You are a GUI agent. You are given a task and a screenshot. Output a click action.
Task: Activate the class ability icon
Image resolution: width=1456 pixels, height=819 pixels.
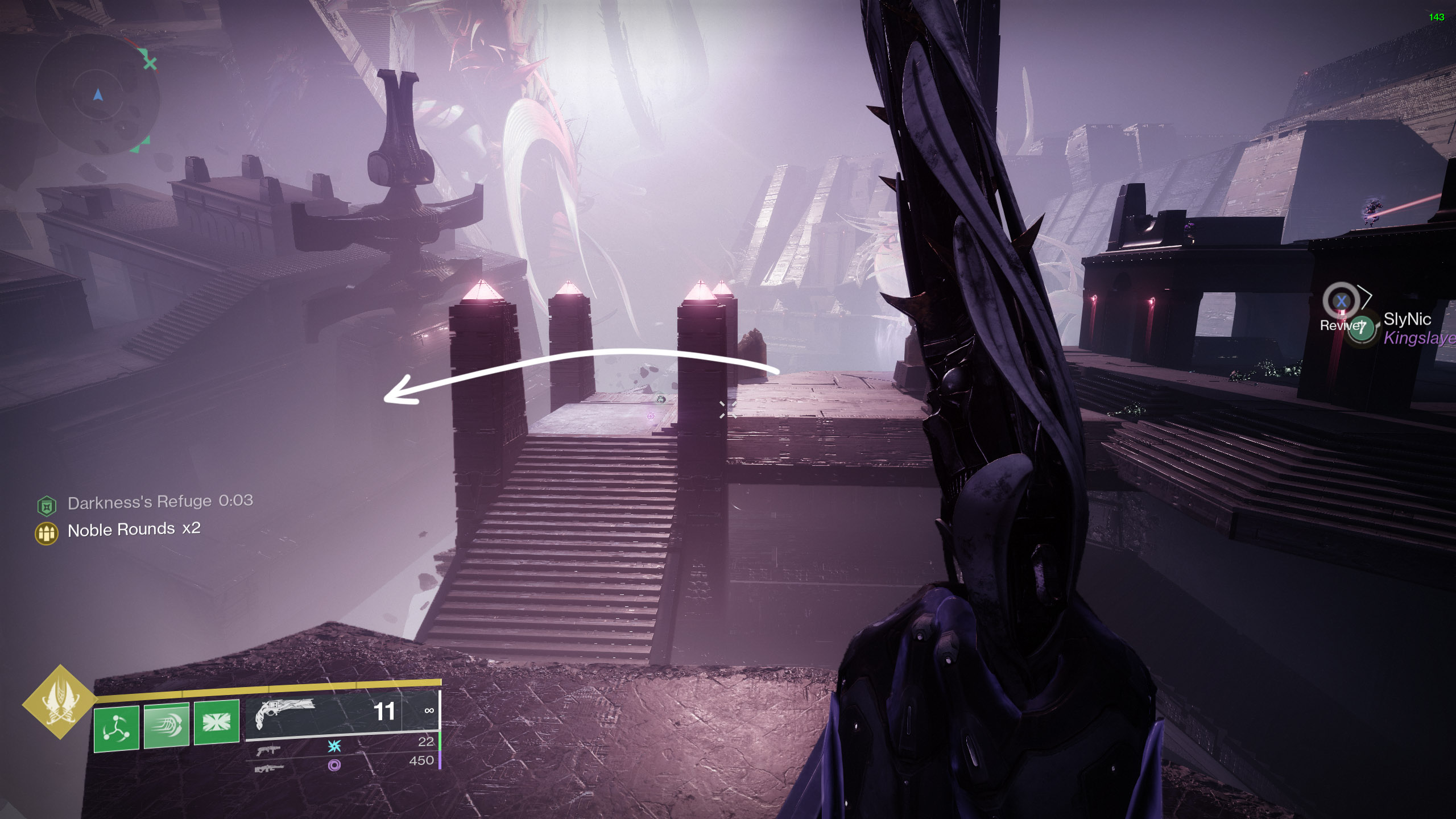click(x=217, y=722)
